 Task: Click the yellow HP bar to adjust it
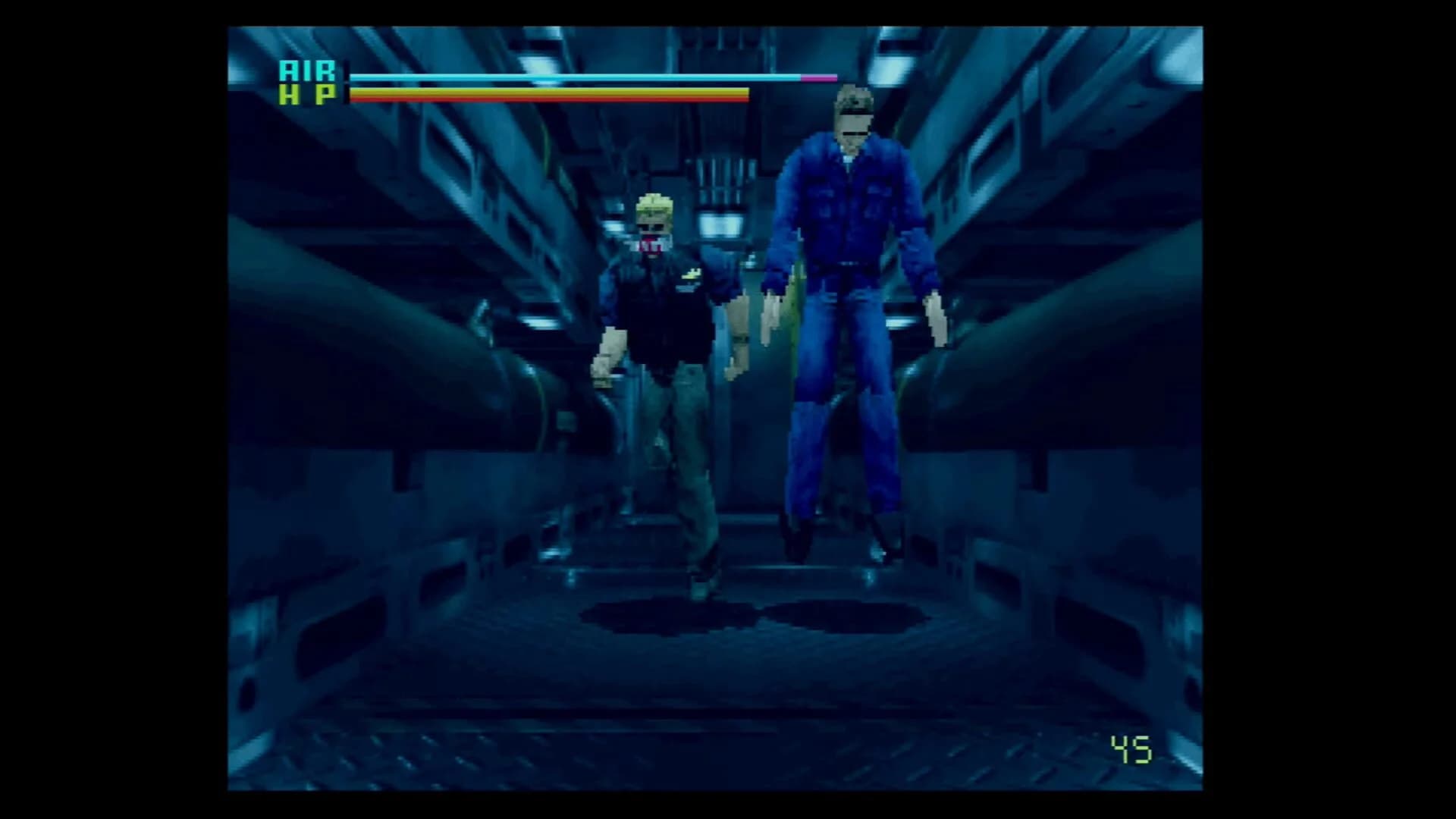(546, 91)
